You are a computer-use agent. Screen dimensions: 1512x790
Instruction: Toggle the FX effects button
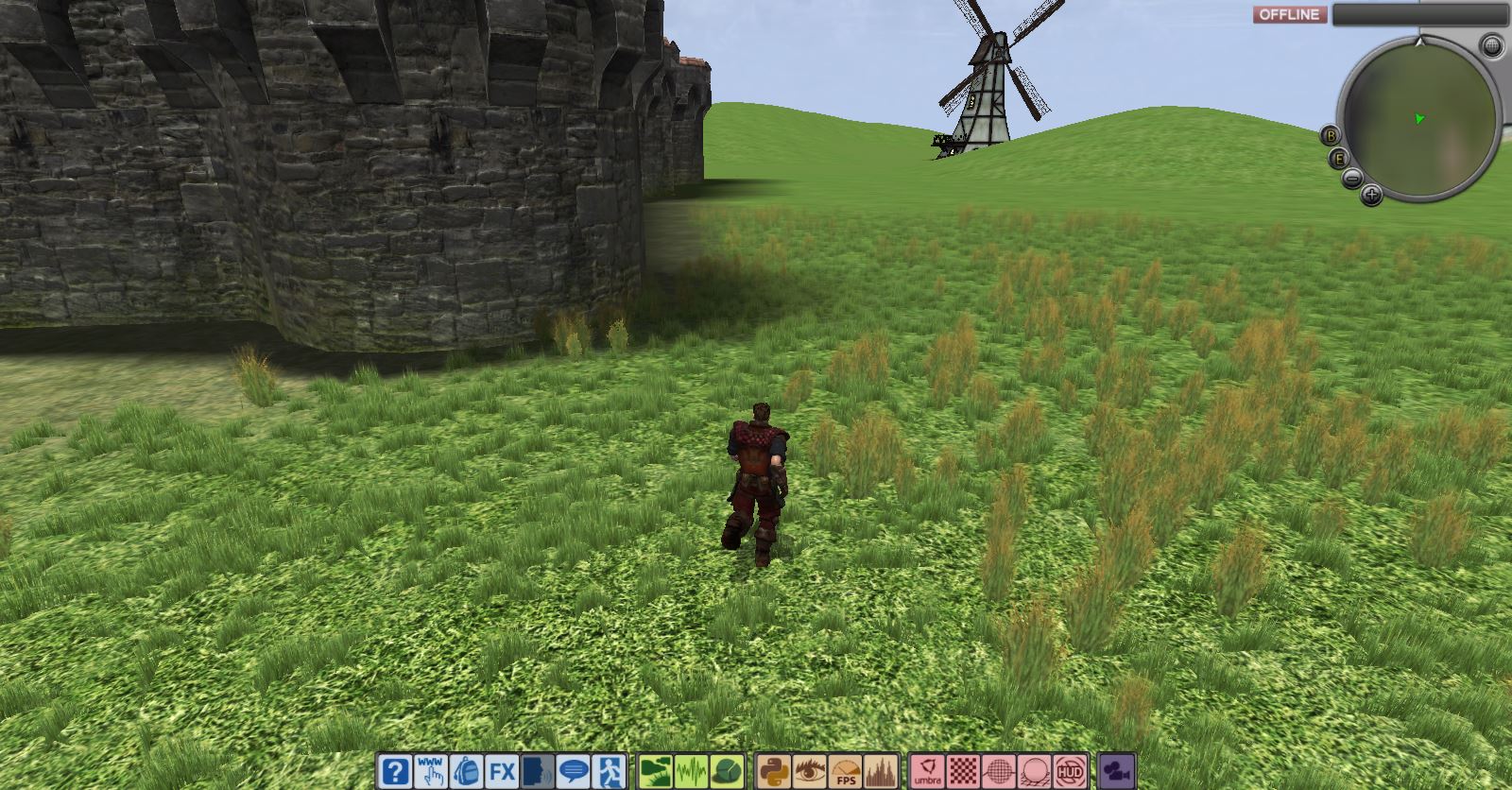click(x=502, y=771)
